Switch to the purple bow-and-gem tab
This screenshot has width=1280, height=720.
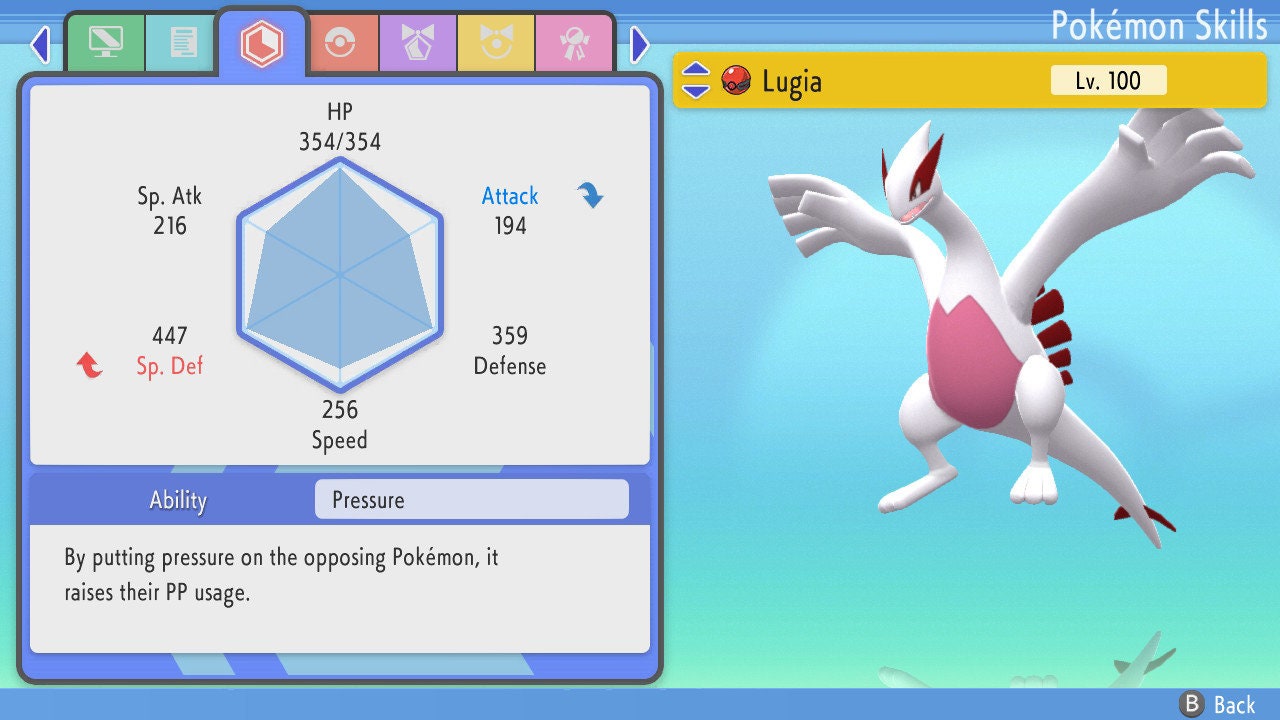click(x=418, y=43)
